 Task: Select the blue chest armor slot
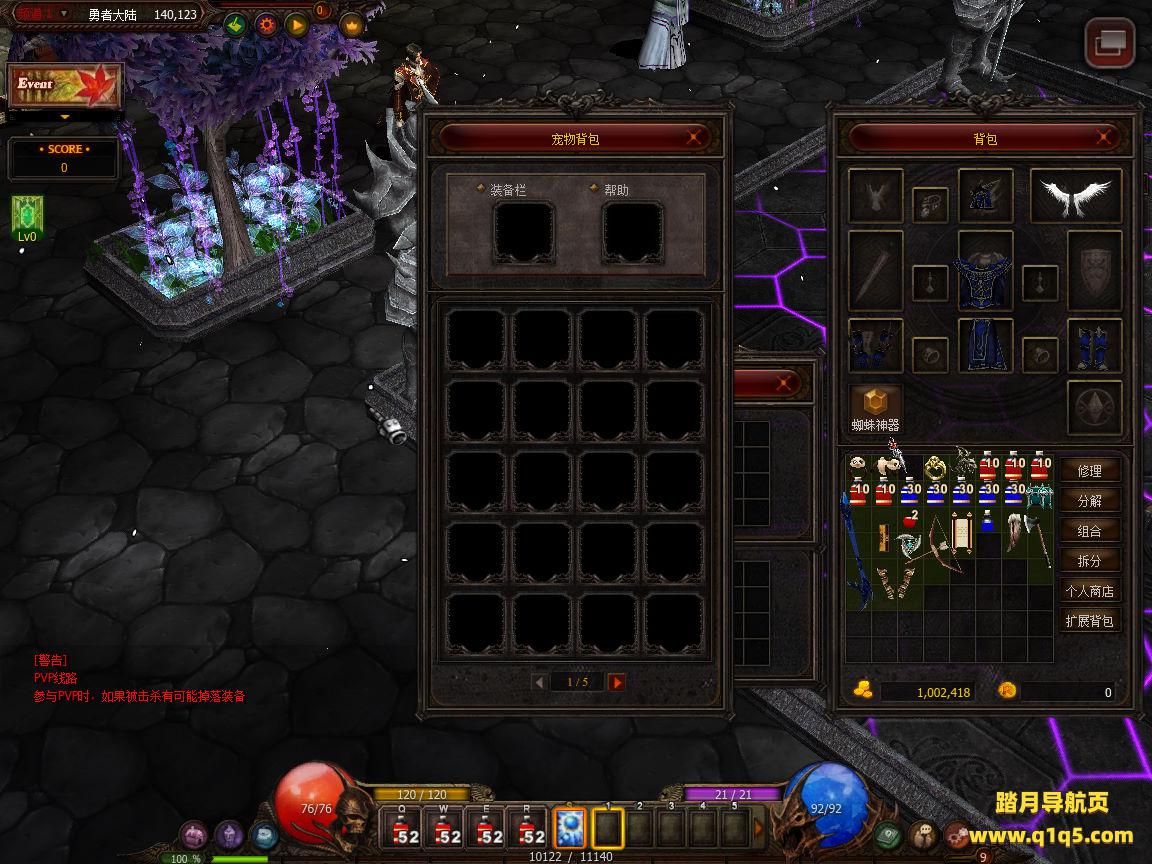pyautogui.click(x=986, y=271)
